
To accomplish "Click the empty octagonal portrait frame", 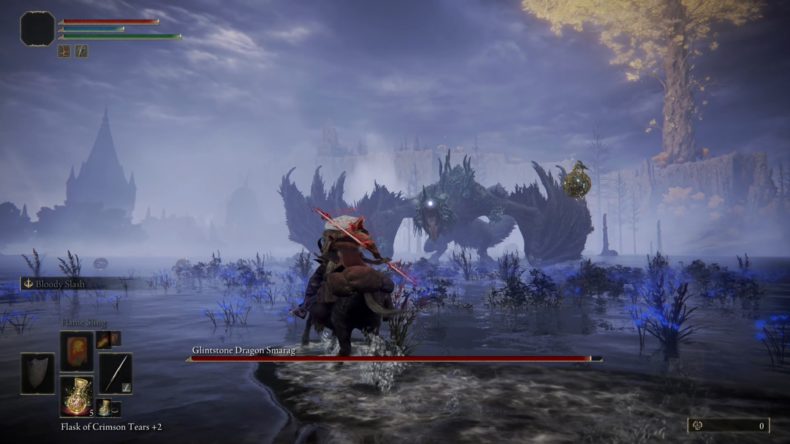I will pyautogui.click(x=37, y=28).
